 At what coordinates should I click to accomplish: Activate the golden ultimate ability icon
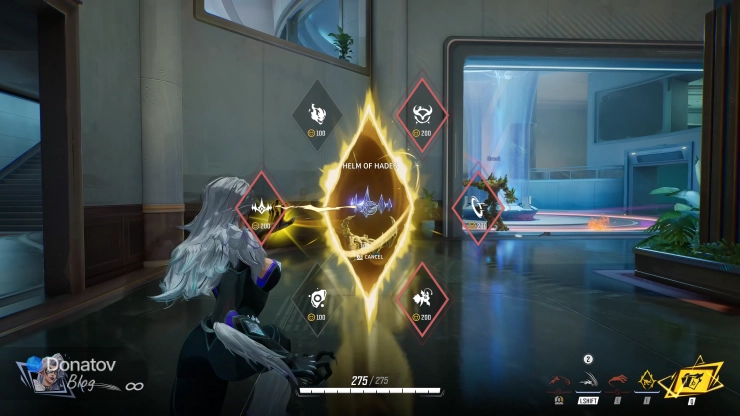click(688, 381)
